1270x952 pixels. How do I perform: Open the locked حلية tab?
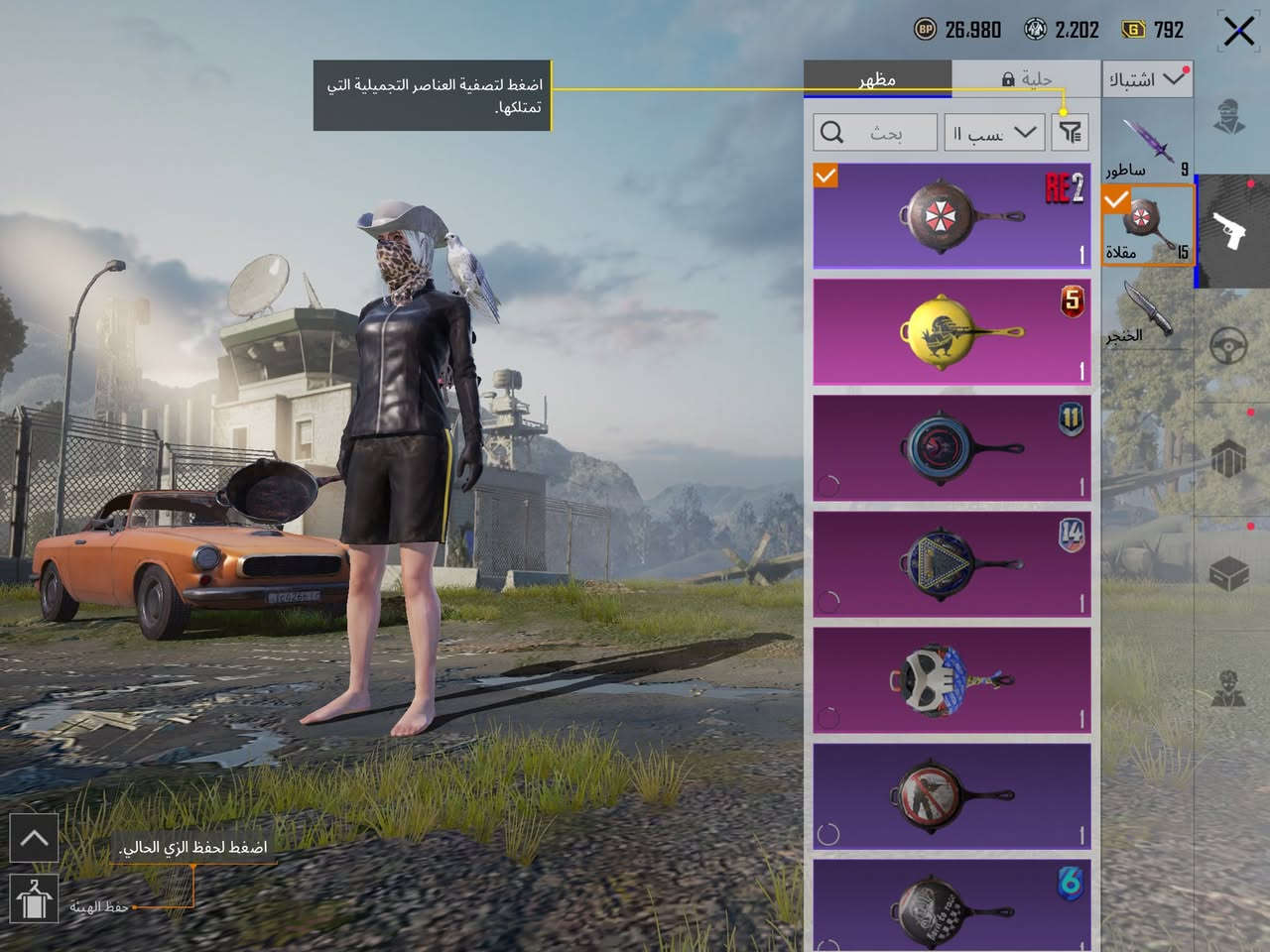[1026, 78]
